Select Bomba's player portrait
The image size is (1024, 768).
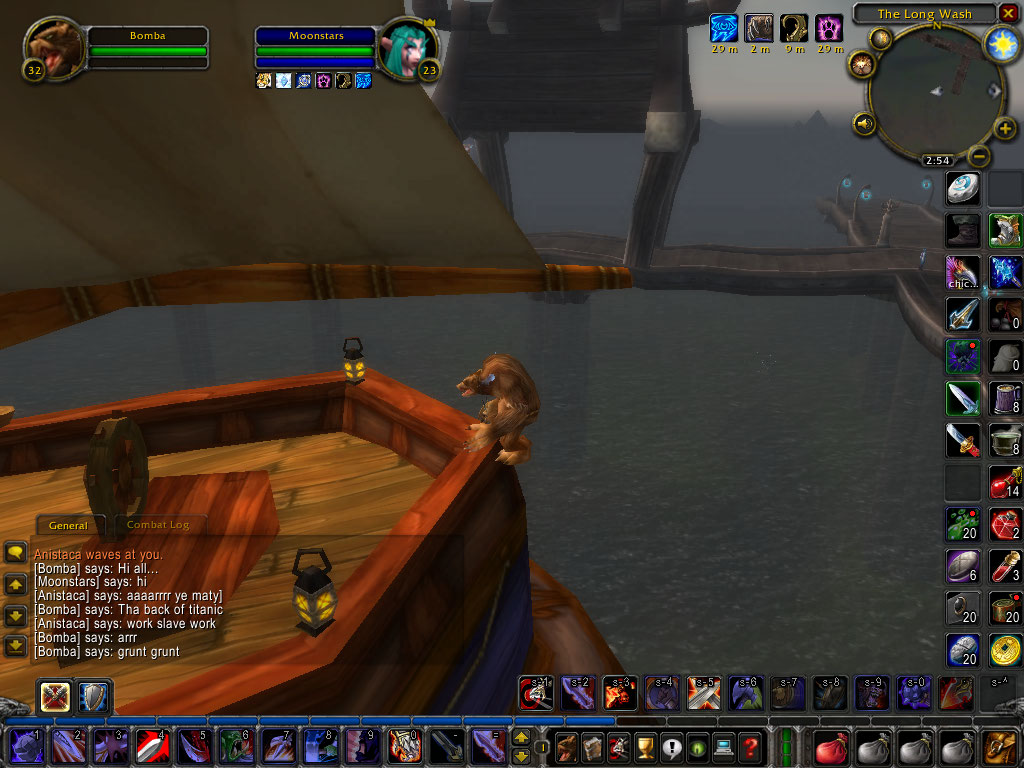(53, 47)
